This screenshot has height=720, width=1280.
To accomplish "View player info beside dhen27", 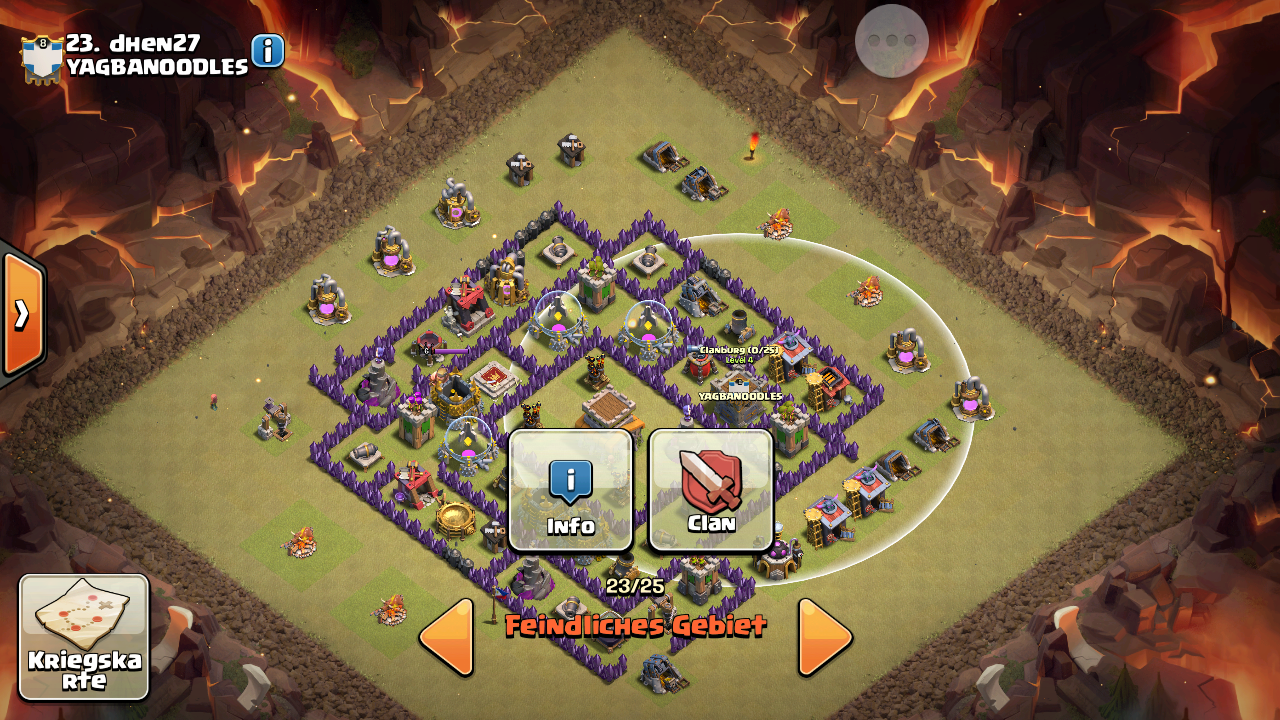I will click(268, 51).
